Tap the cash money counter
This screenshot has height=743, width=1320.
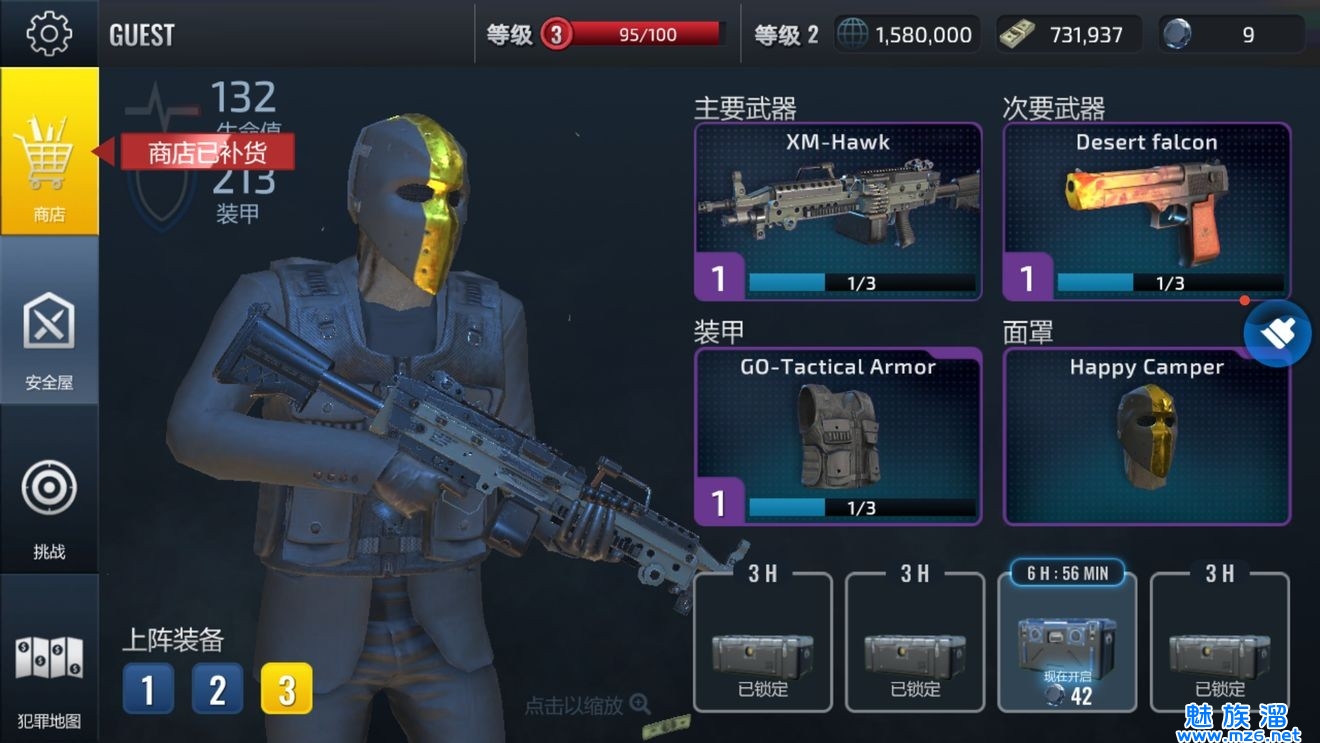(x=1070, y=35)
